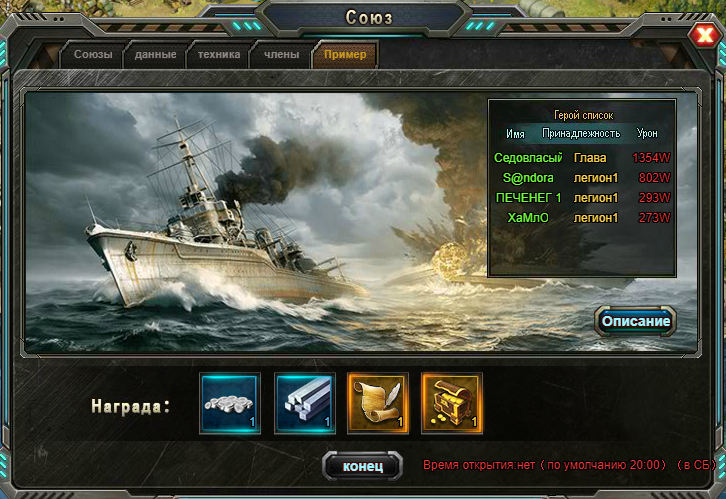Image resolution: width=726 pixels, height=499 pixels.
Task: Close the Союз window
Action: tap(702, 36)
